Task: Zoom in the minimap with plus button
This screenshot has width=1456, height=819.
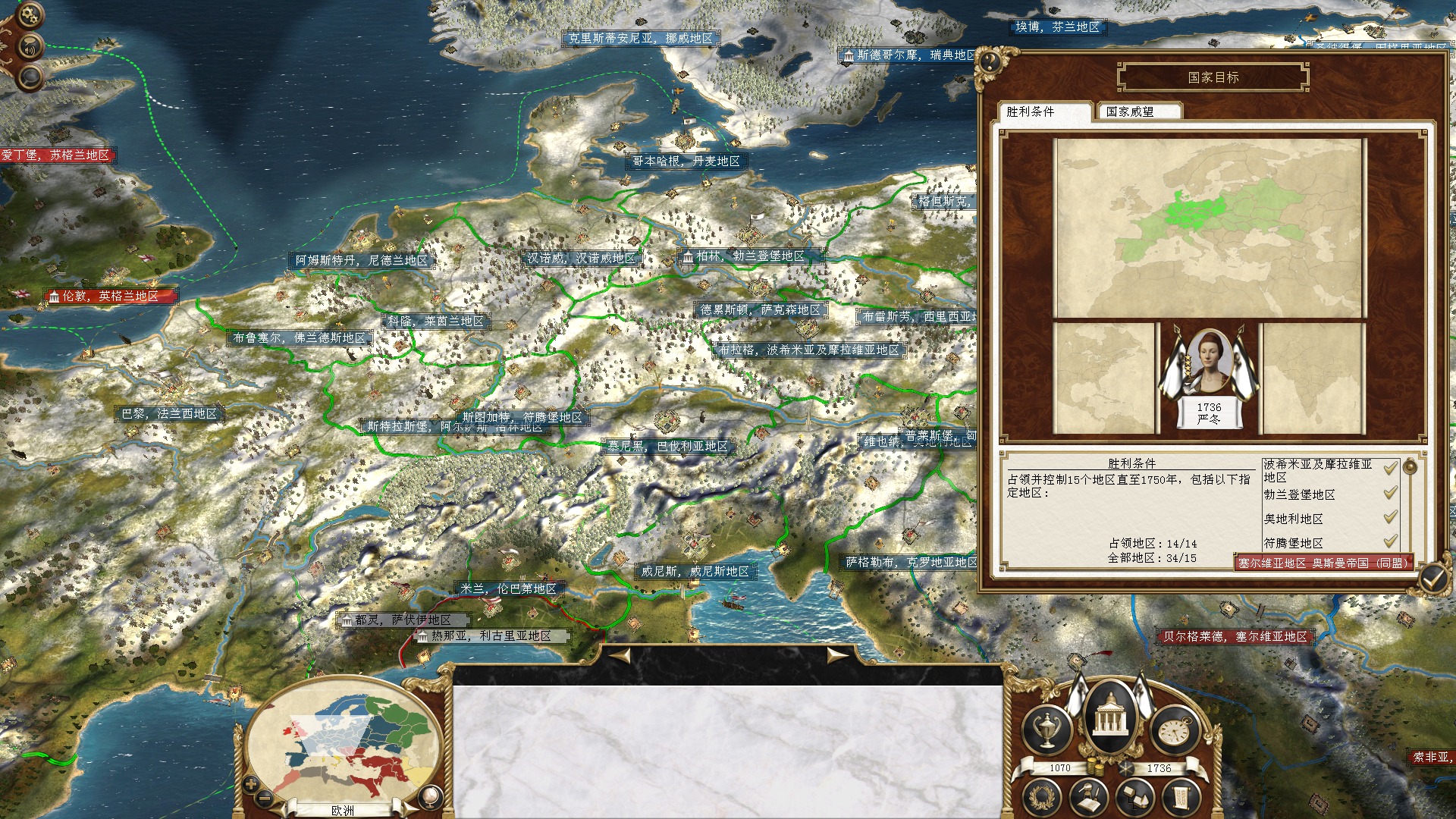Action: coord(252,785)
